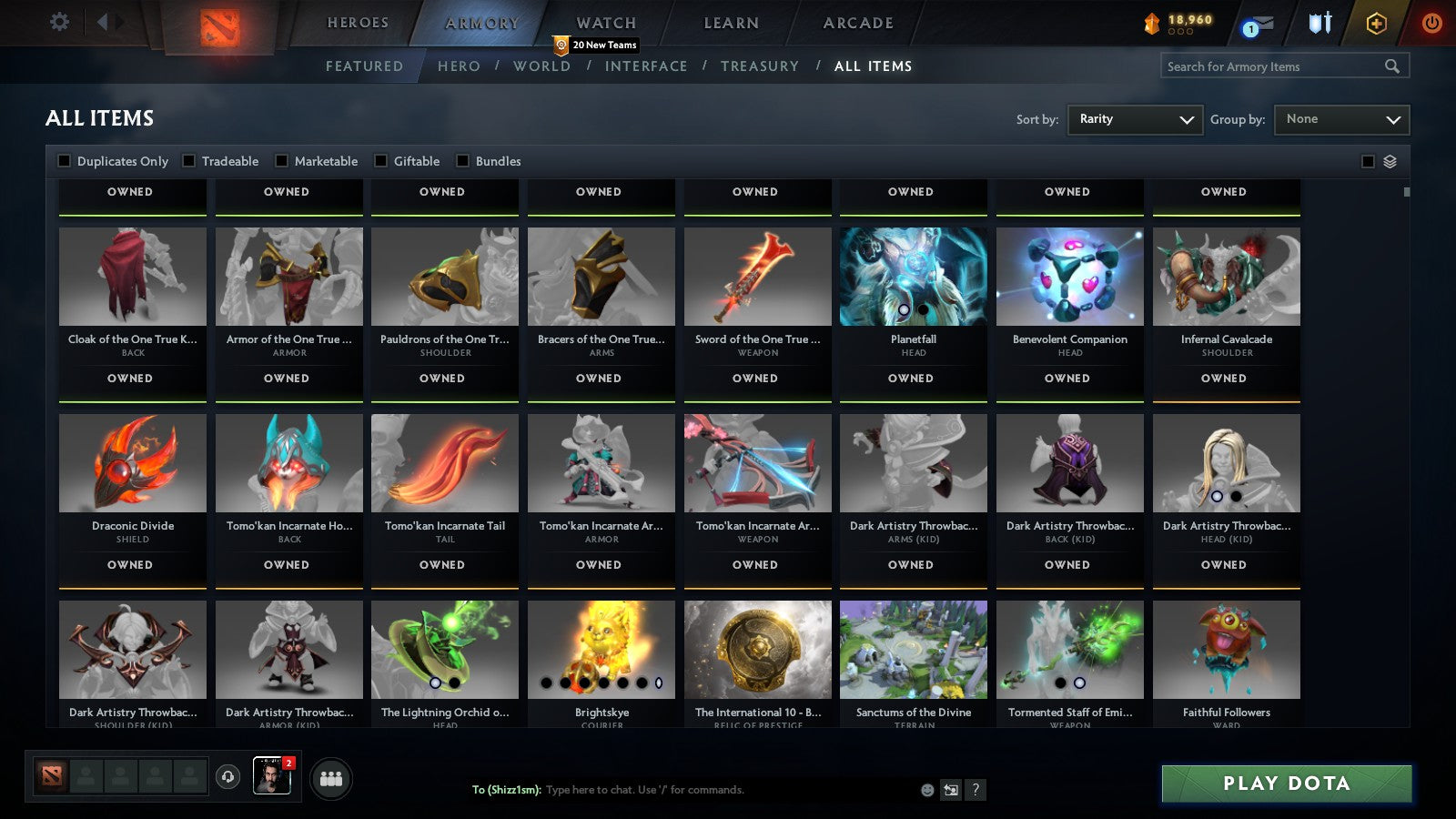Screen dimensions: 1456x819
Task: Check the Marketable filter
Action: click(x=282, y=161)
